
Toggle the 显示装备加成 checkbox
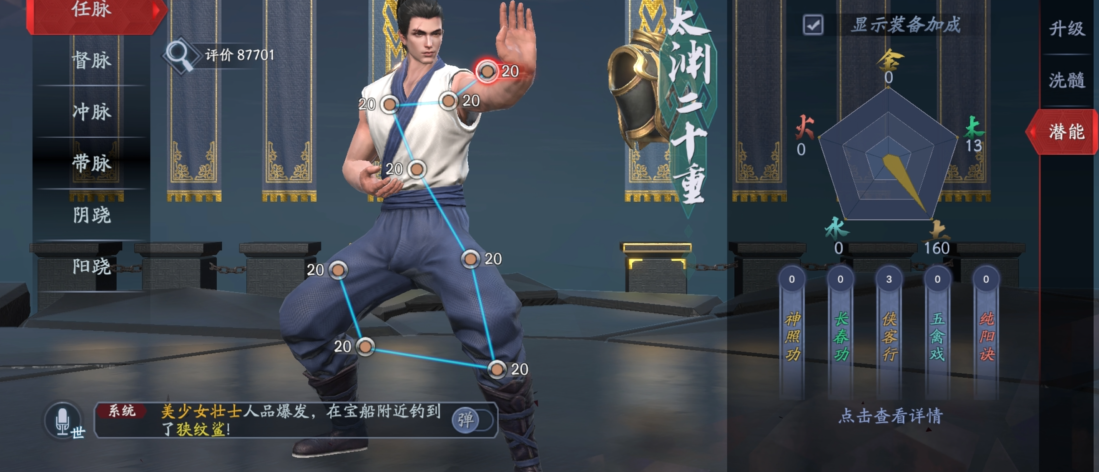(x=813, y=25)
